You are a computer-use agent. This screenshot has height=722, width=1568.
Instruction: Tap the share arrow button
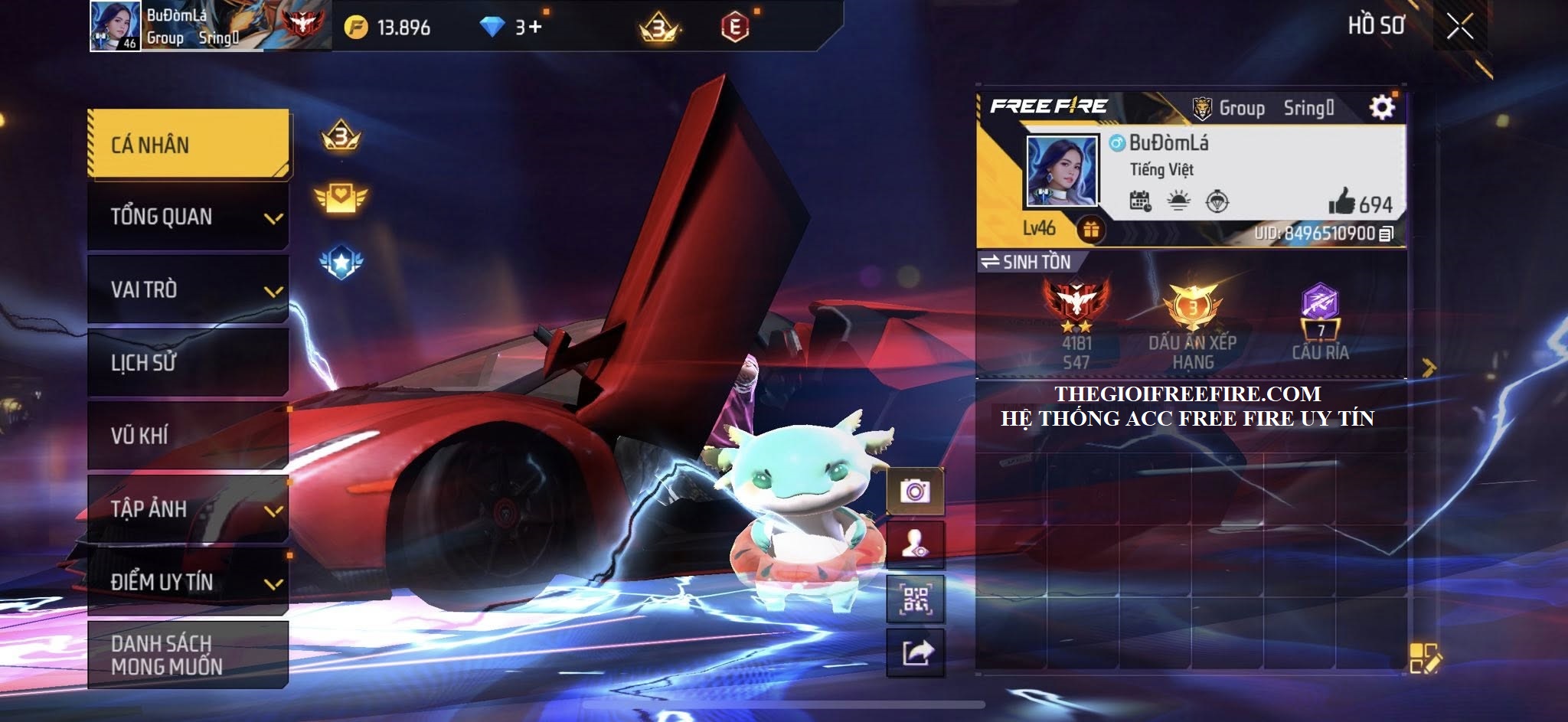click(x=915, y=652)
